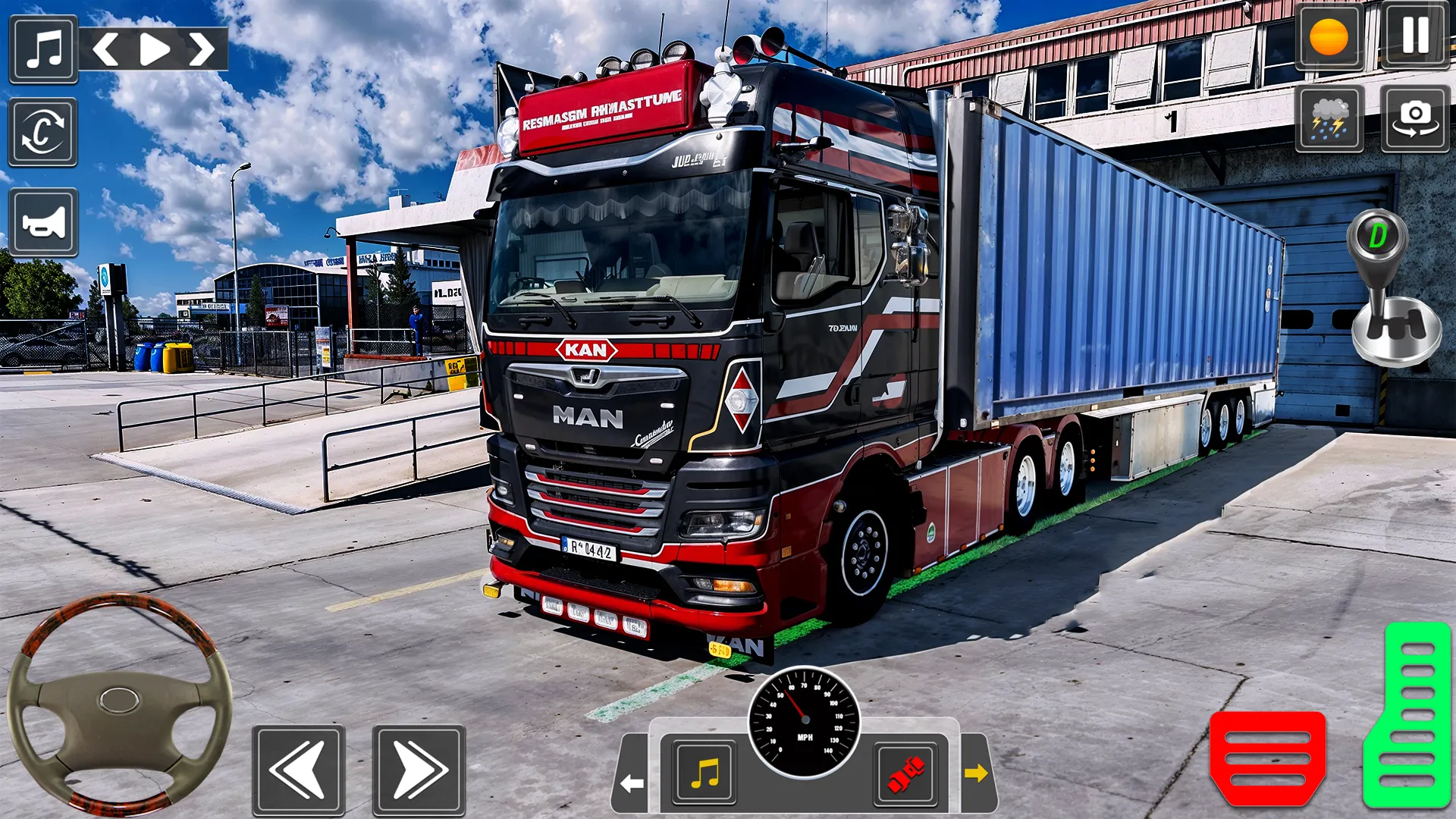Rotate the camera angle
Image resolution: width=1456 pixels, height=819 pixels.
tap(43, 133)
